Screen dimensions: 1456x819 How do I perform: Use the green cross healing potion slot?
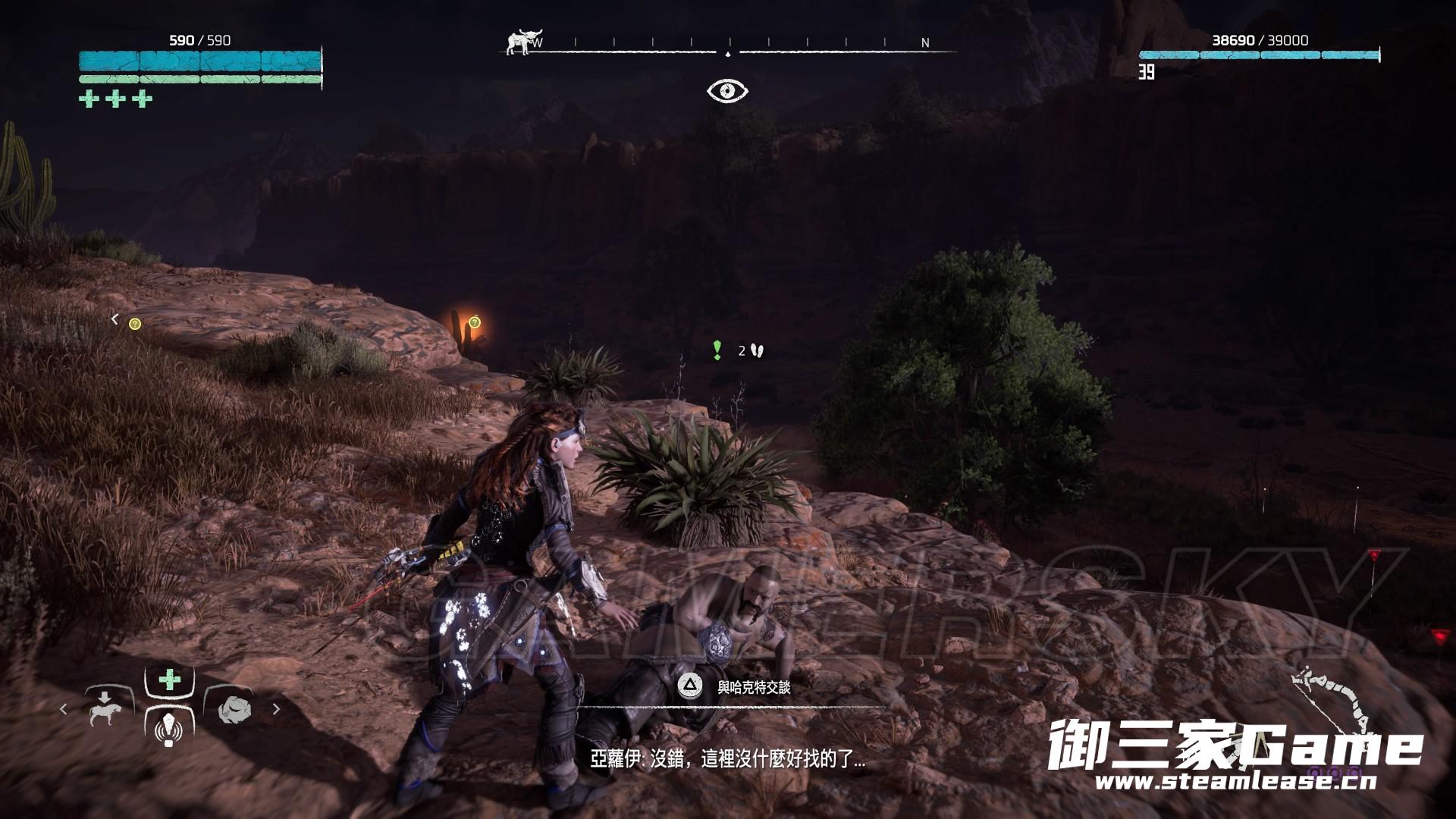[169, 679]
